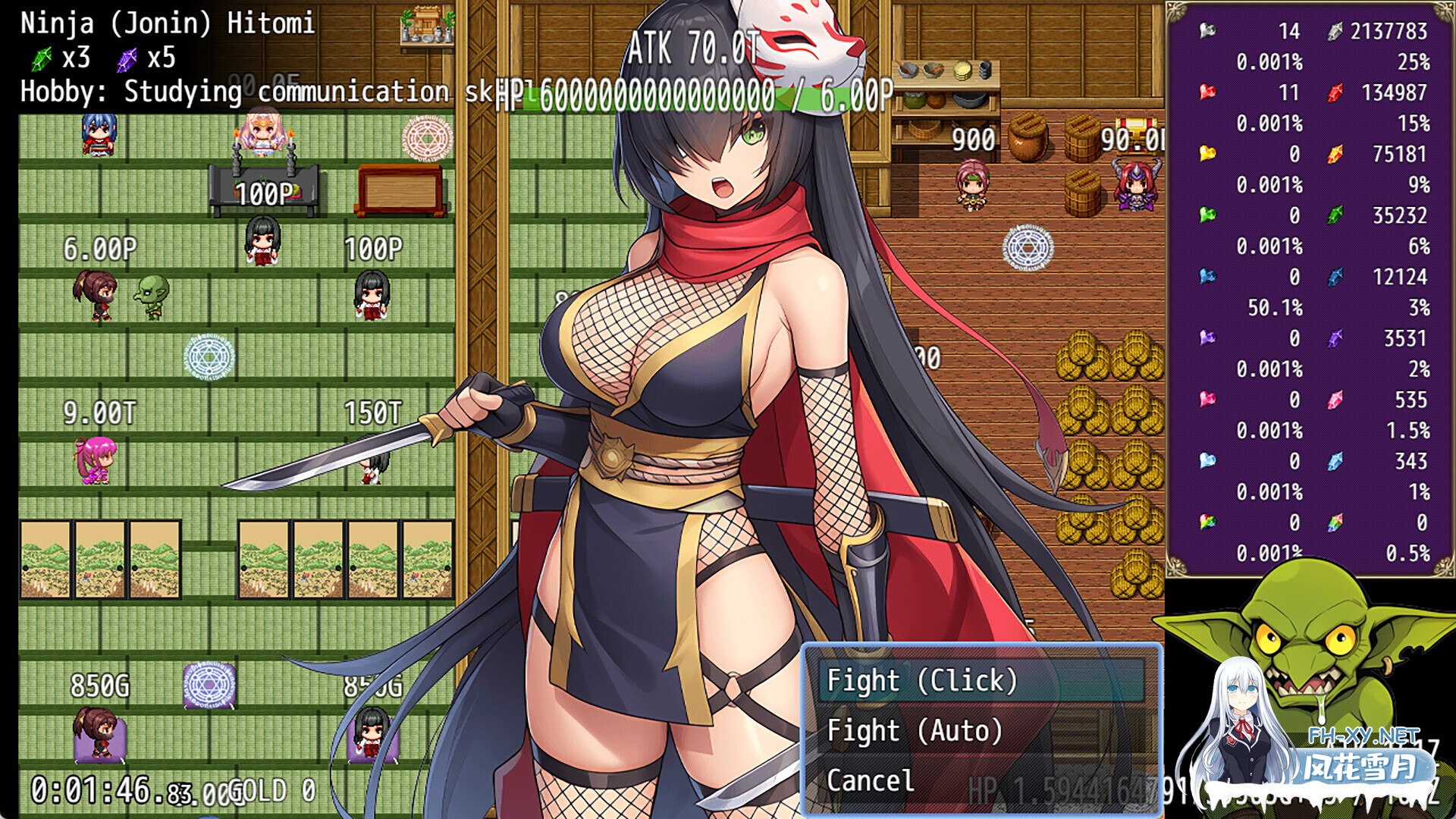Click the green crystal icon next to x3
This screenshot has width=1456, height=819.
point(44,58)
